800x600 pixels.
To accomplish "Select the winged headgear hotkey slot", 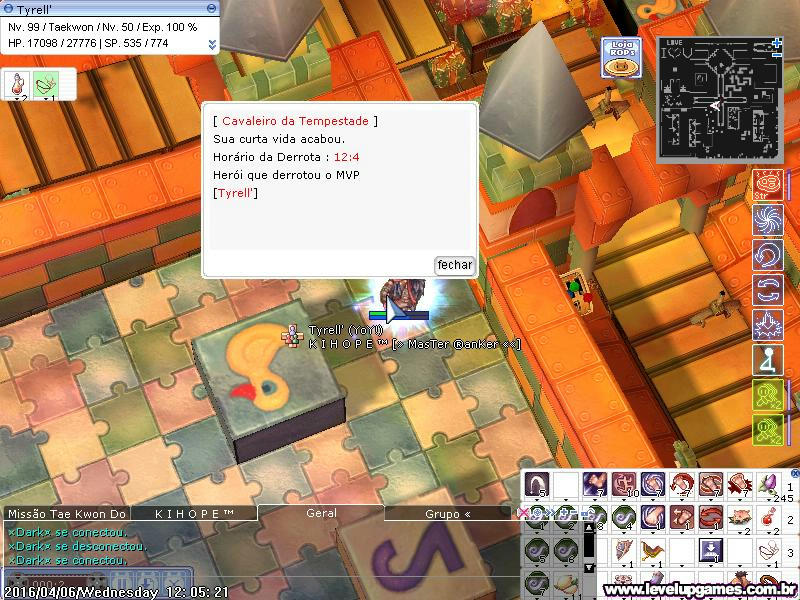I will tap(653, 551).
